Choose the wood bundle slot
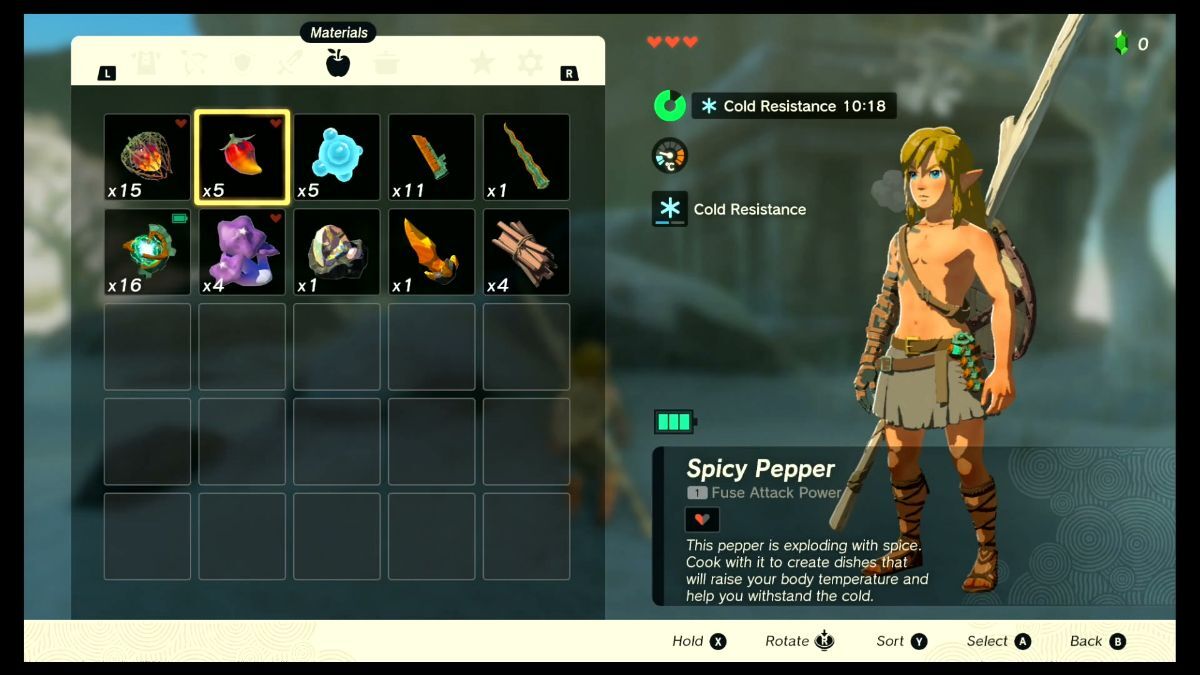 click(x=526, y=252)
